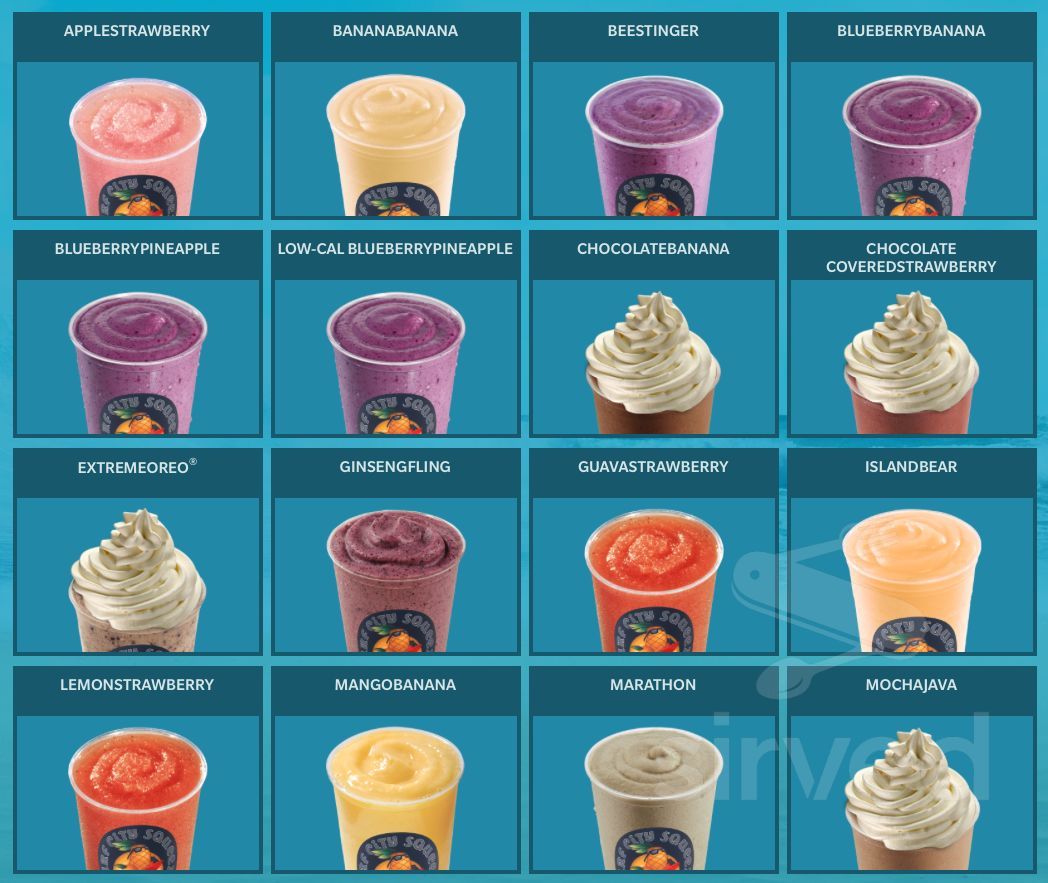Select the Blueberry Pineapple smoothie tile
Image resolution: width=1048 pixels, height=883 pixels.
point(137,356)
